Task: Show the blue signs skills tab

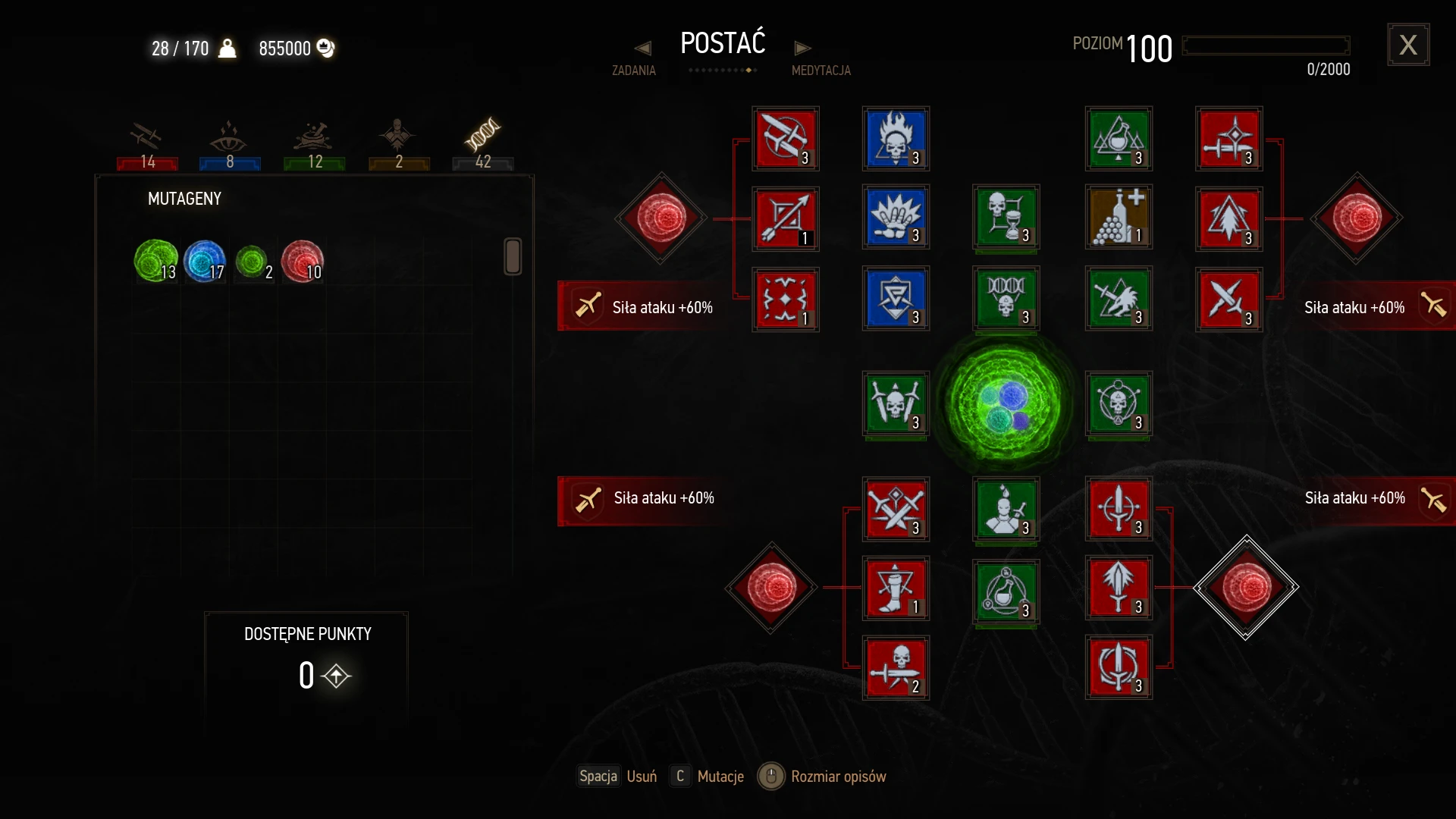Action: point(230,144)
